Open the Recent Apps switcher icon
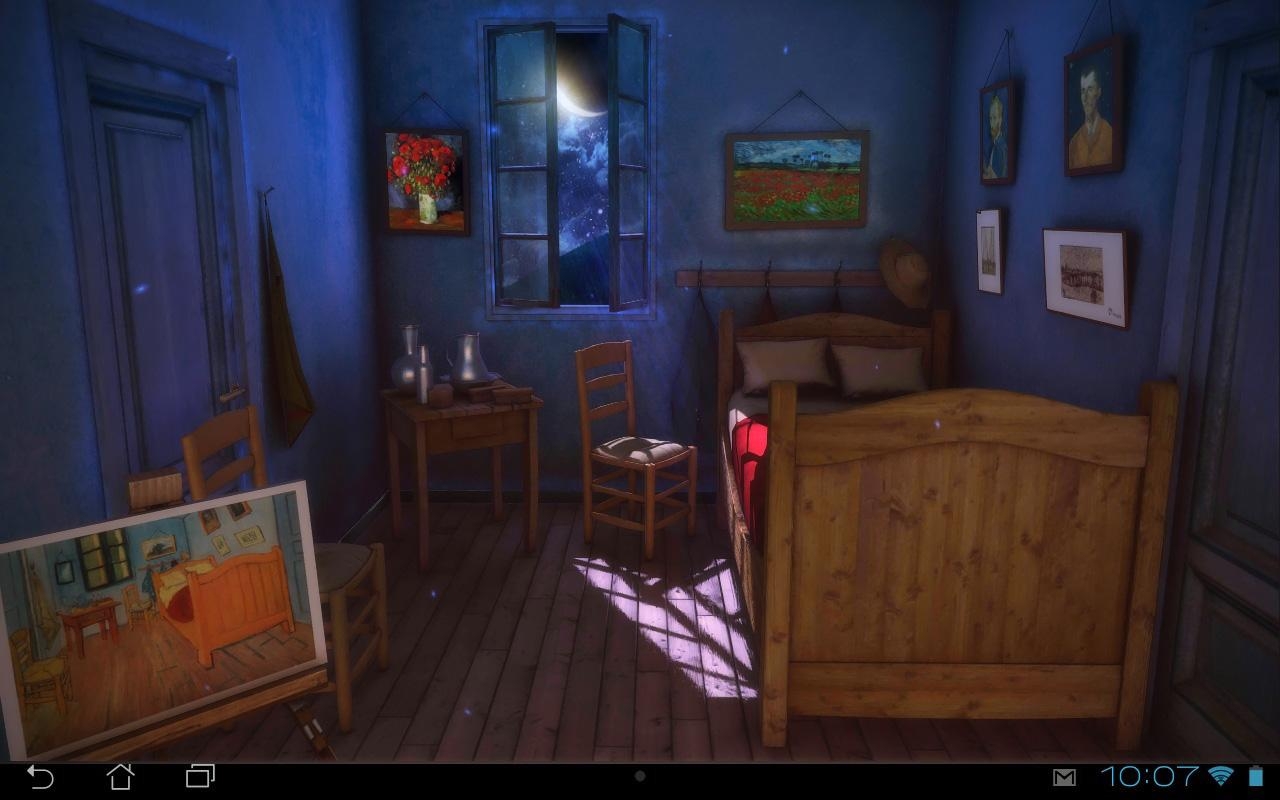The height and width of the screenshot is (800, 1280). 198,775
